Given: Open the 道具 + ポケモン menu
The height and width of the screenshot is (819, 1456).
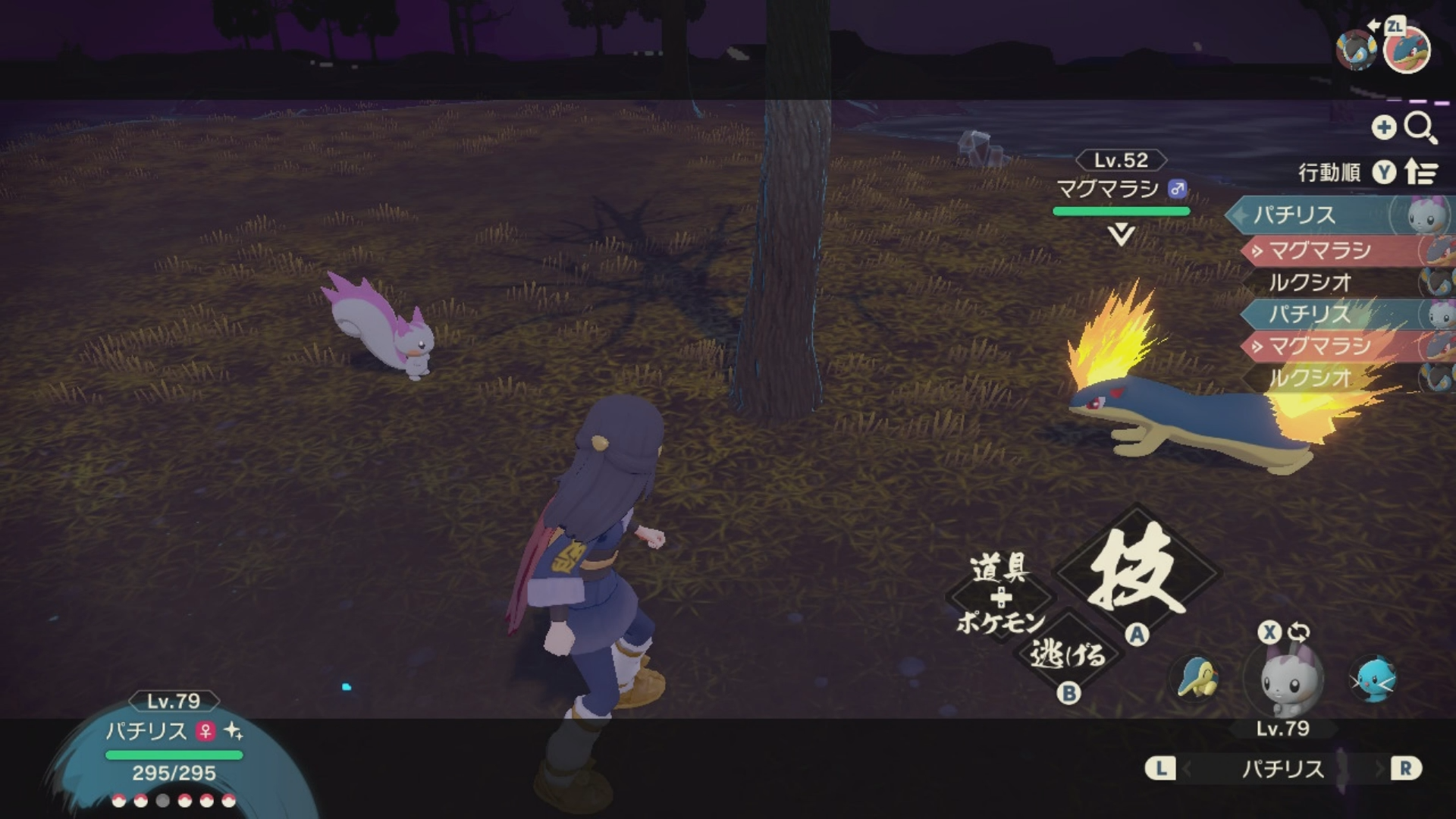Looking at the screenshot, I should pyautogui.click(x=1000, y=596).
